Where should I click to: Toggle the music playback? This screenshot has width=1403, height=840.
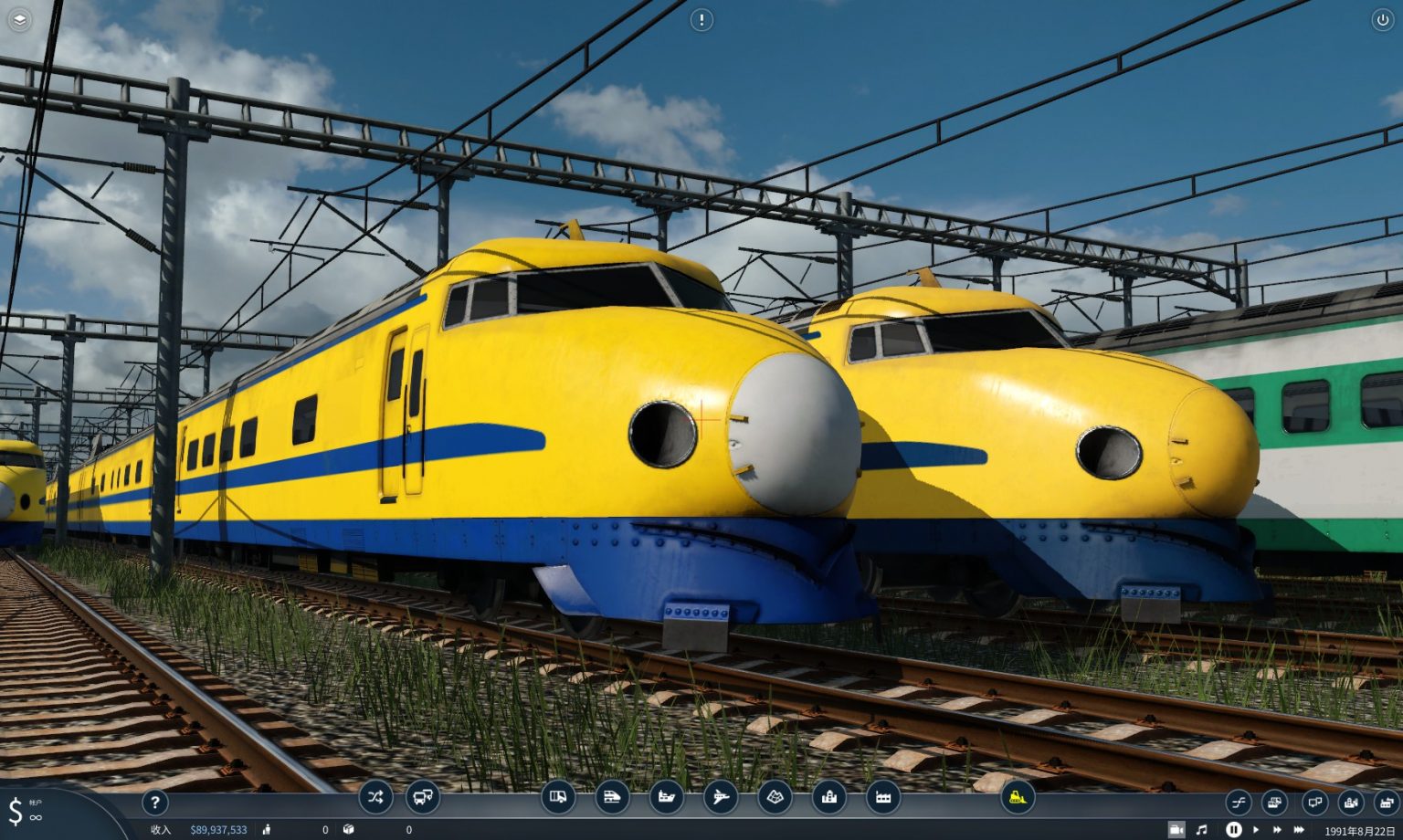1202,829
